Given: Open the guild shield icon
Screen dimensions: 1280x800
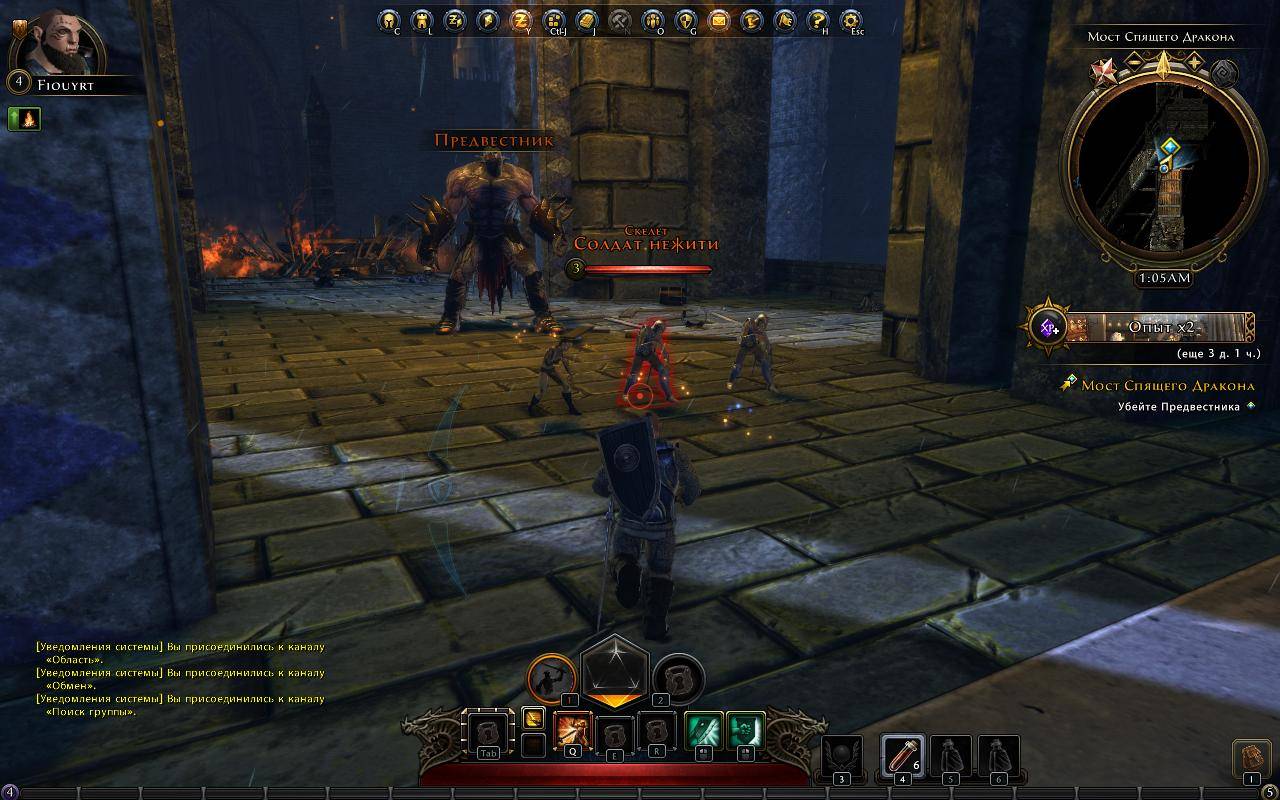Looking at the screenshot, I should (x=685, y=20).
